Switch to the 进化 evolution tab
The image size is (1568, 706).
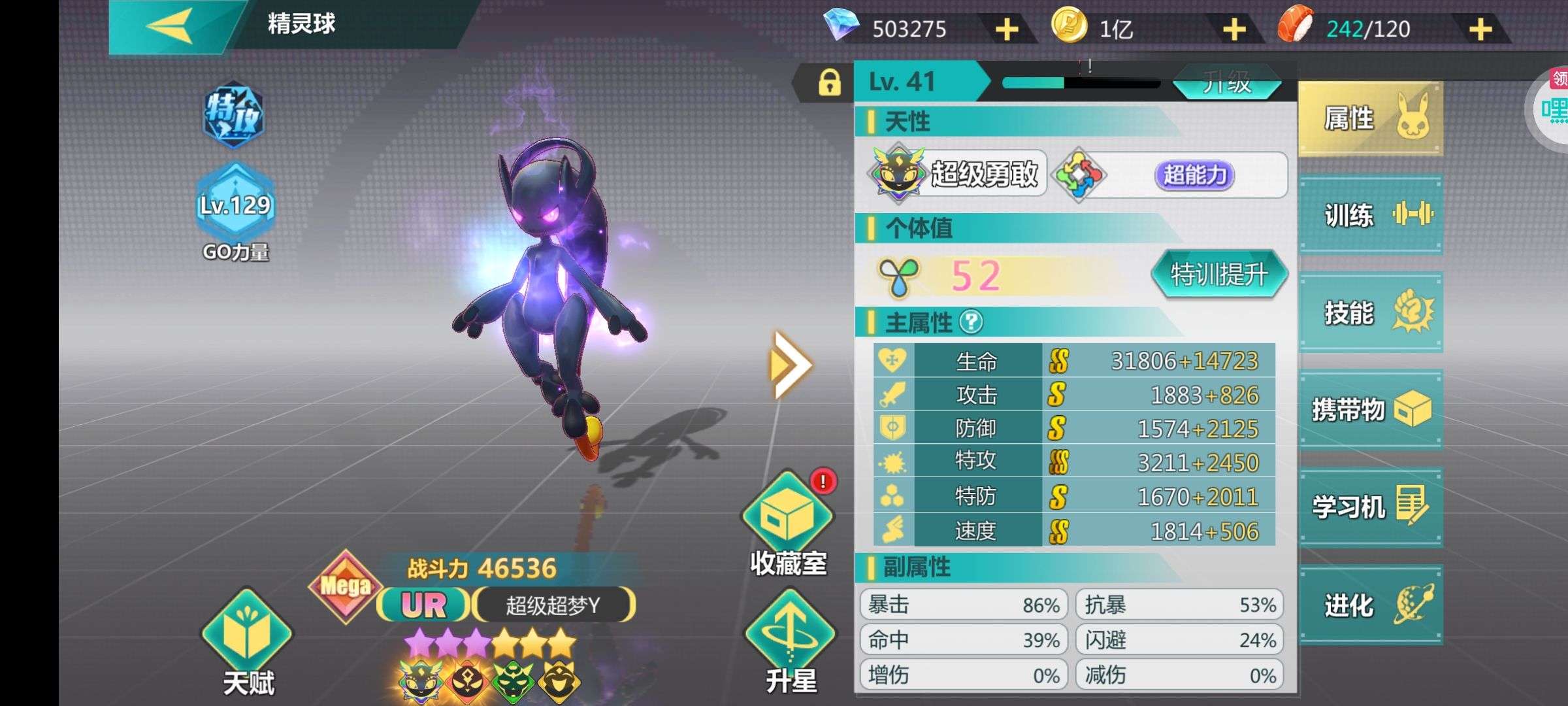(x=1370, y=605)
